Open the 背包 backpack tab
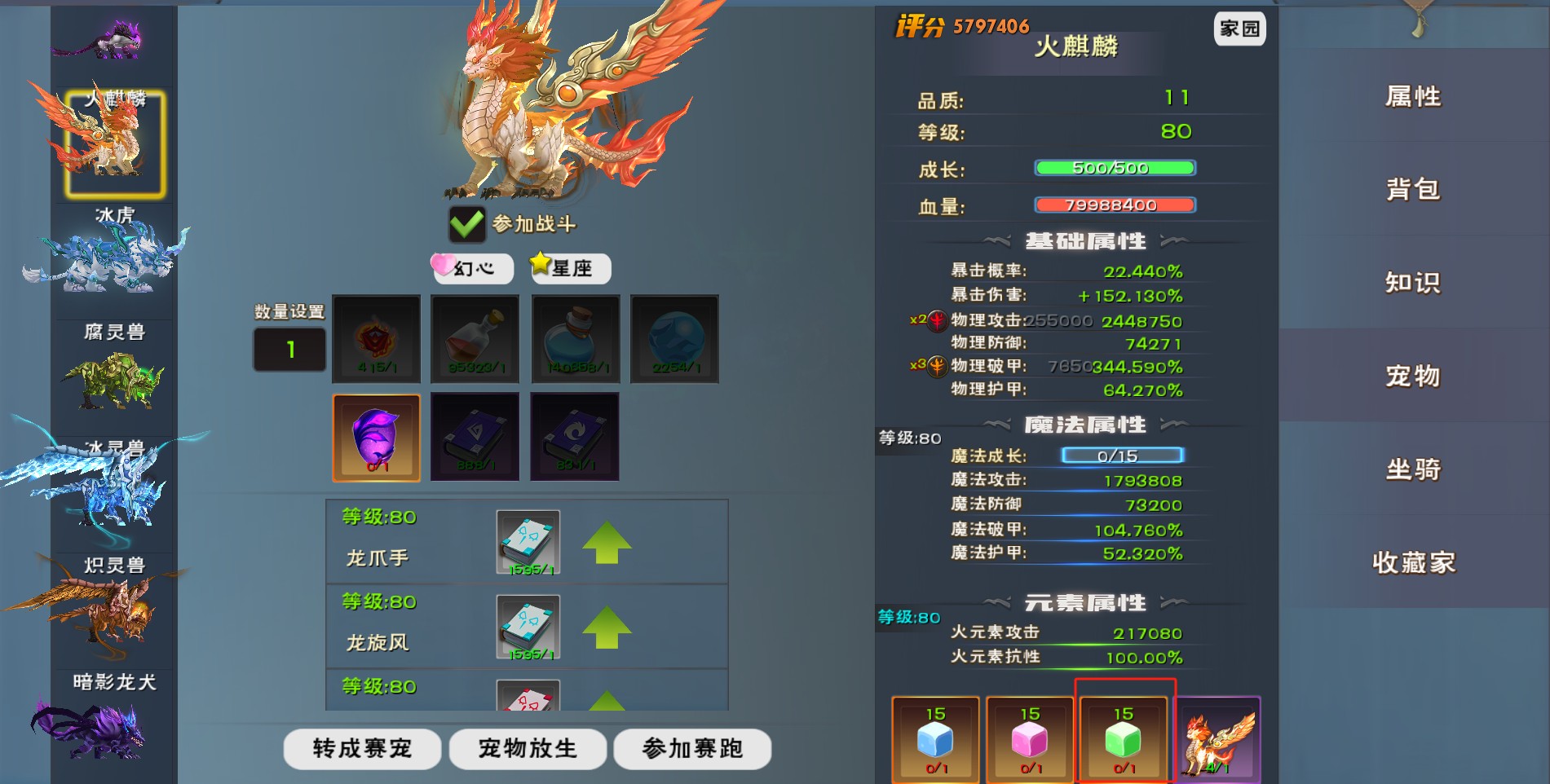 tap(1413, 190)
